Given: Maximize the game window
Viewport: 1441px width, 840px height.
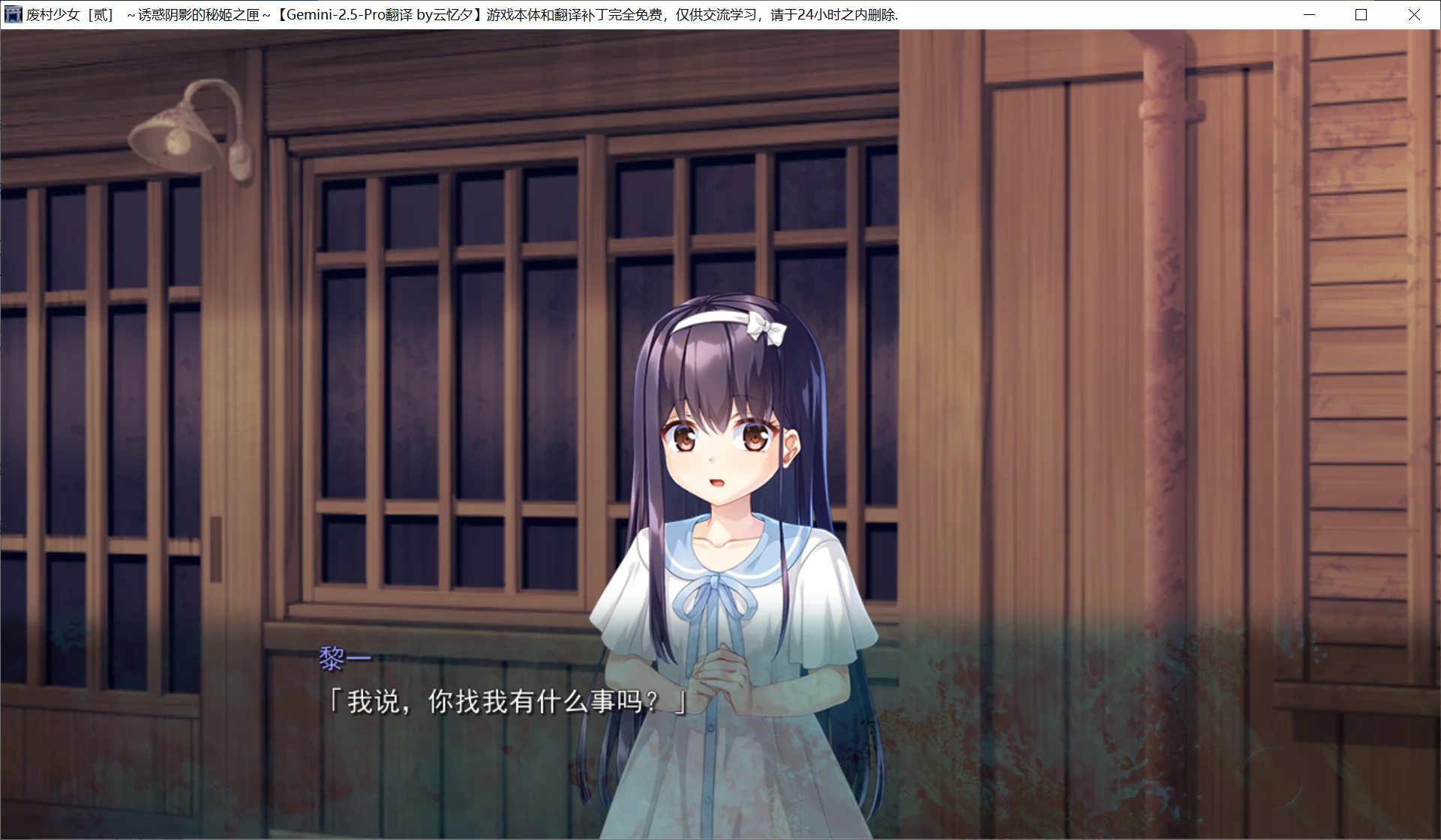Looking at the screenshot, I should pos(1361,14).
